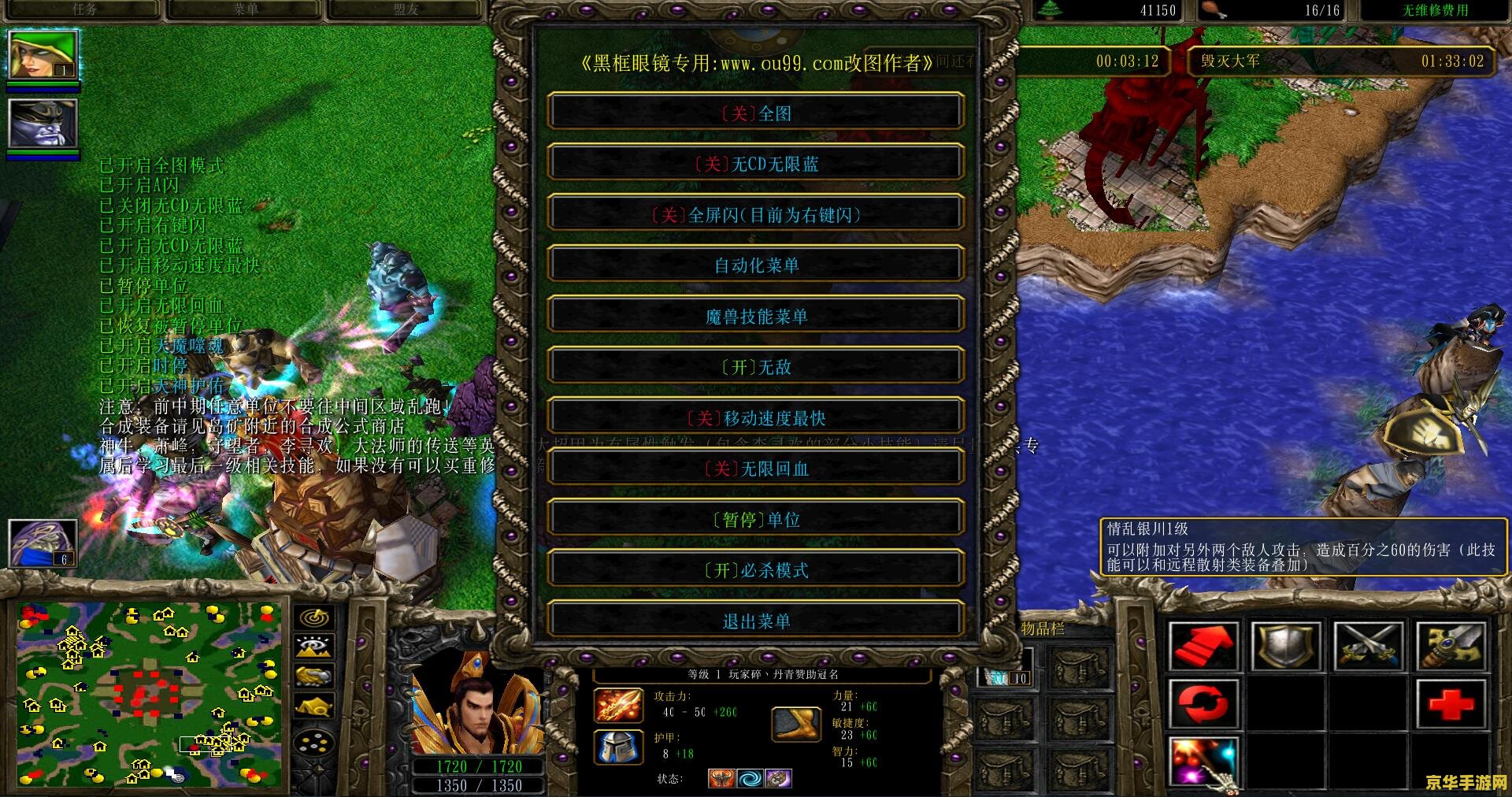
Task: Open the 魔兽技能菜单 submenu
Action: tap(756, 317)
